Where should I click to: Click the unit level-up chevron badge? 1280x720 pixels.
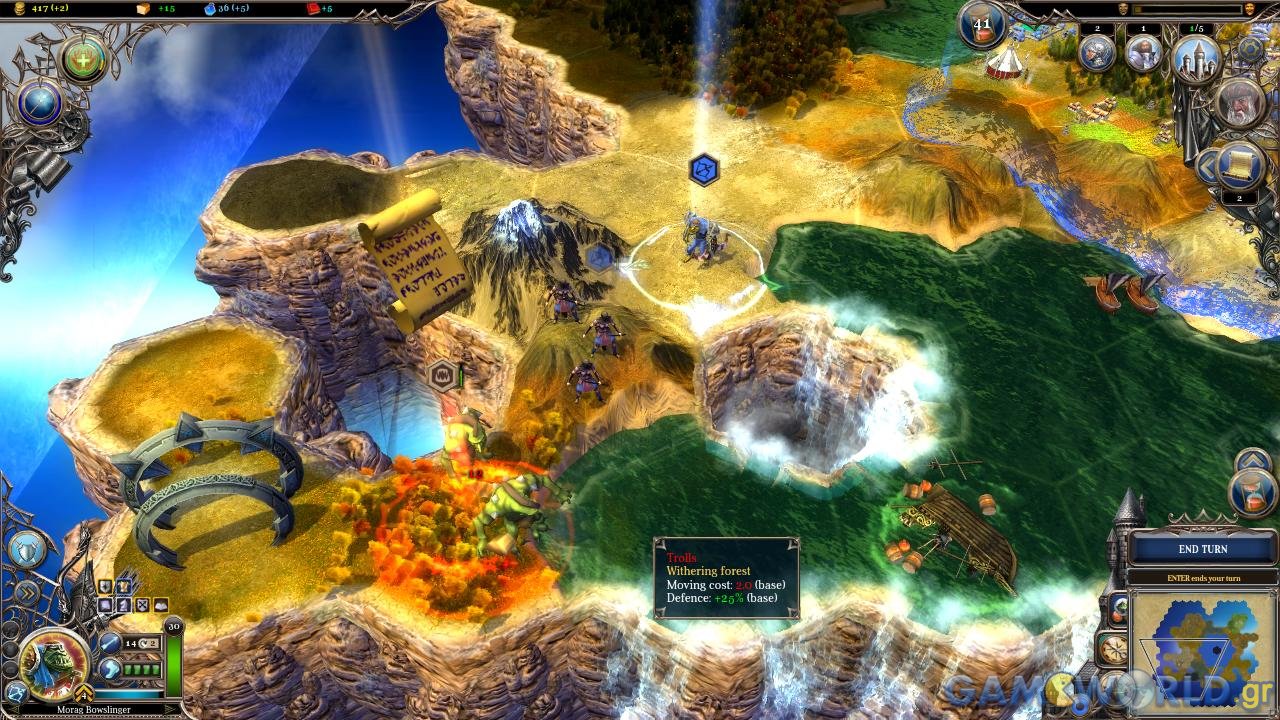pos(84,692)
